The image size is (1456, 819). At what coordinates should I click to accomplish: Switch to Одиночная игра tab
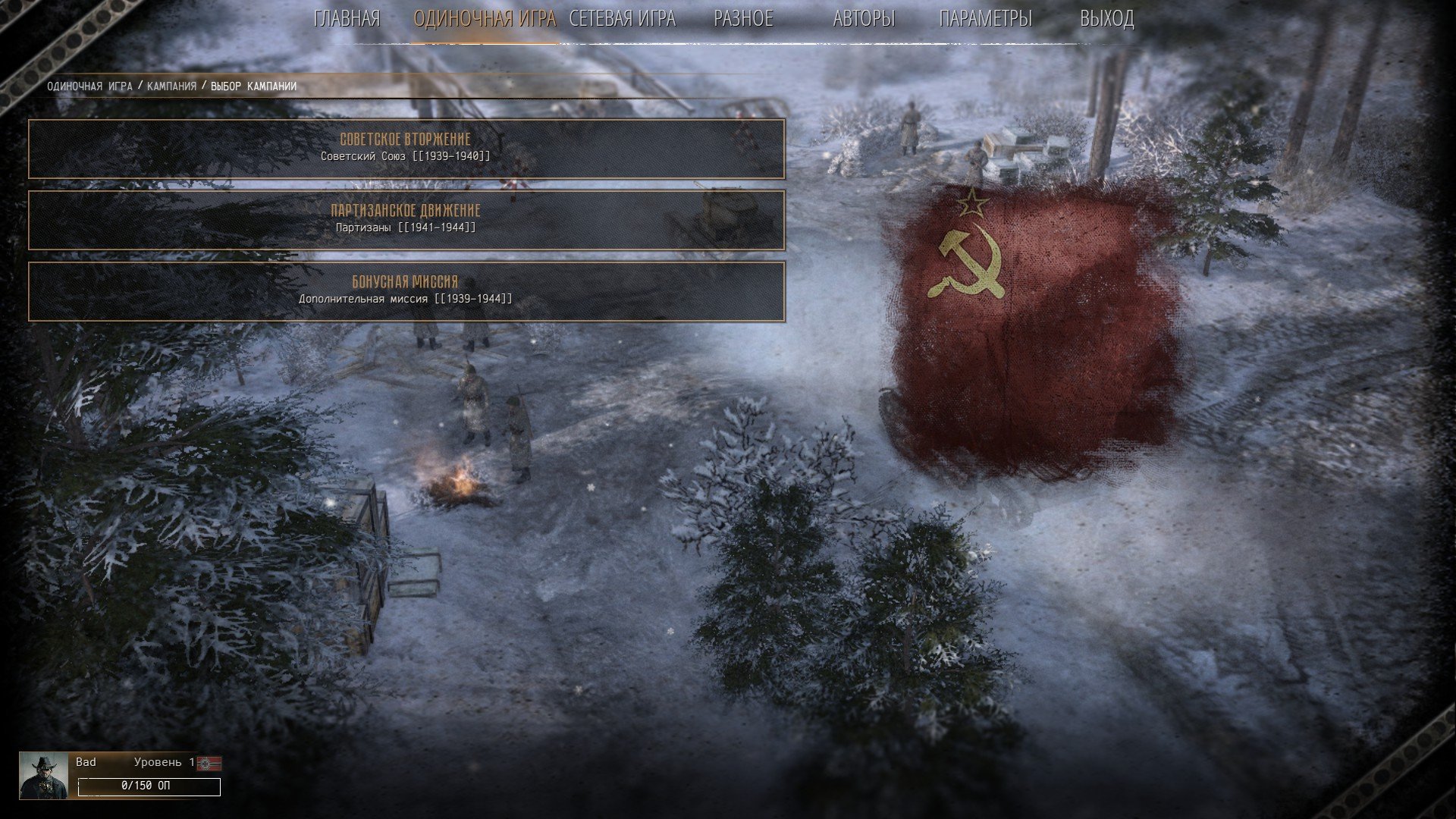tap(485, 19)
